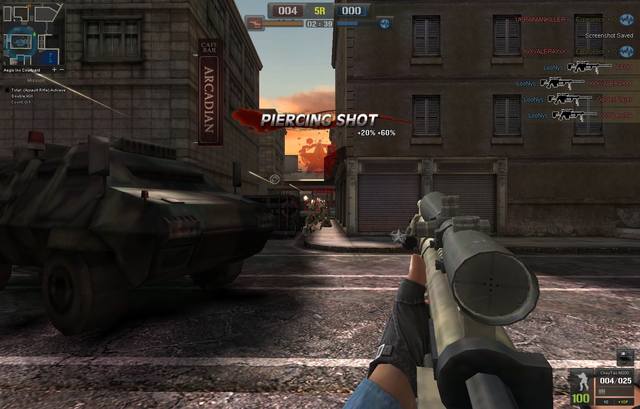The width and height of the screenshot is (640, 409).
Task: Zoom out the minimap with minus button
Action: click(62, 70)
